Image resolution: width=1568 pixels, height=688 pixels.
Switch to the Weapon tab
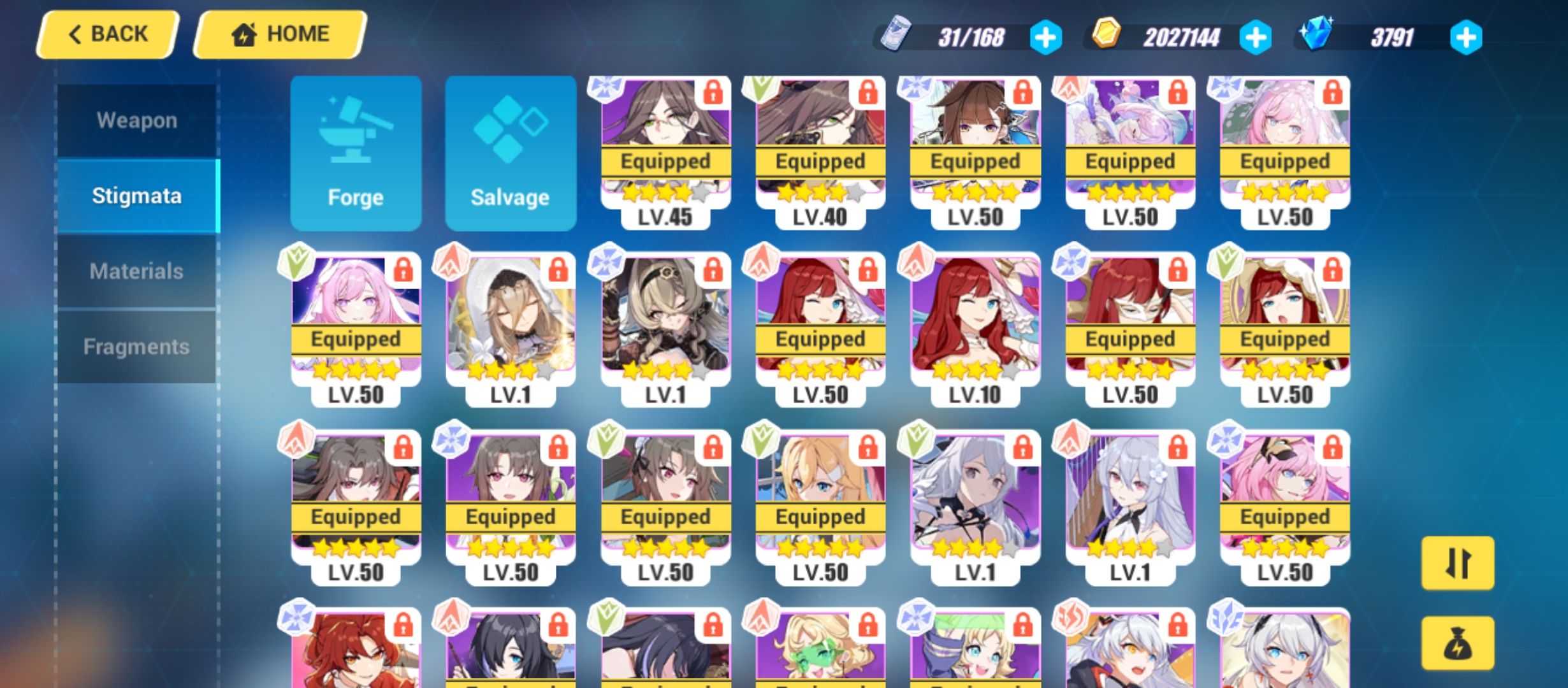(136, 120)
